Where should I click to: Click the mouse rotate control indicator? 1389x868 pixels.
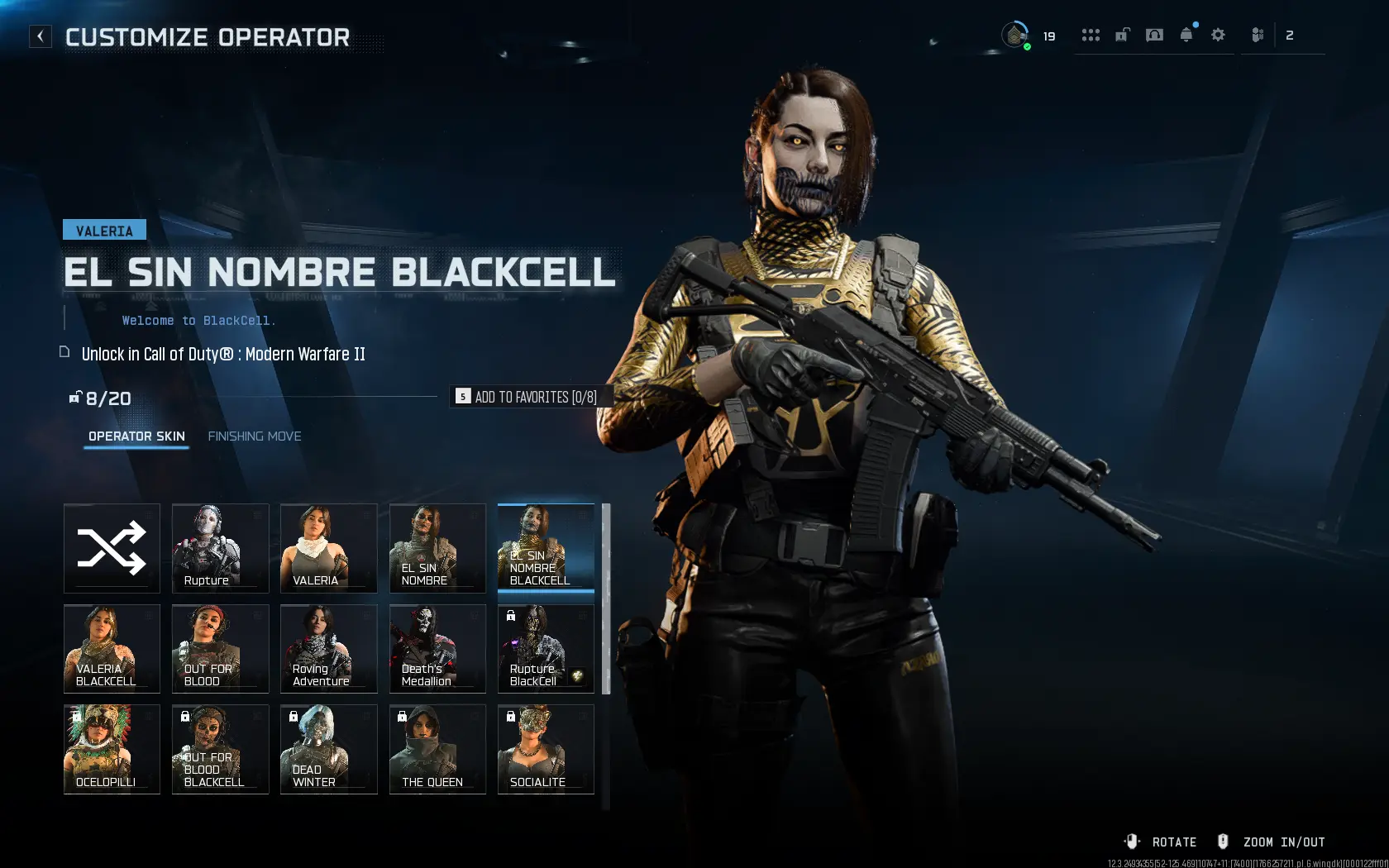coord(1132,841)
